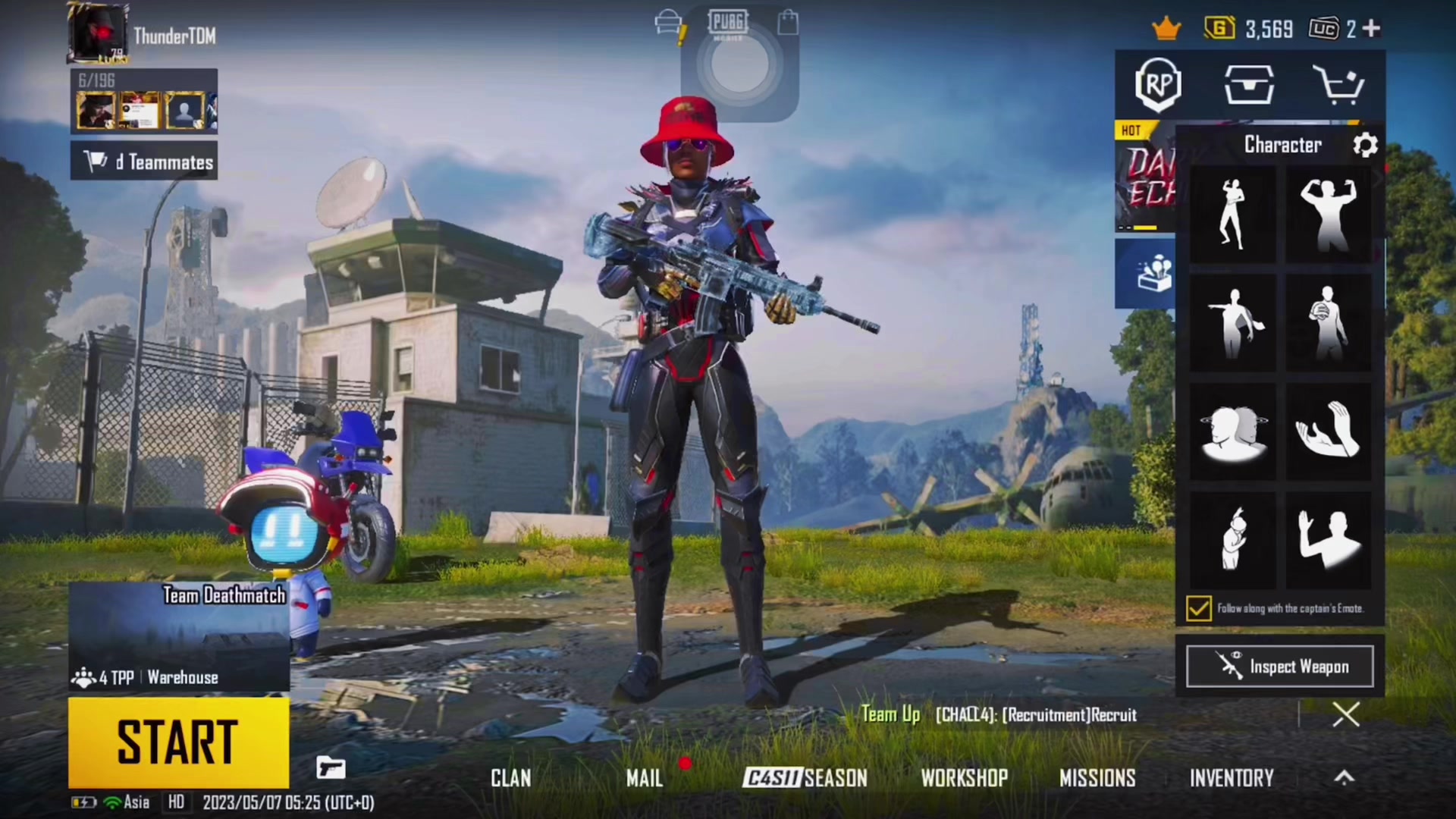Open the shop cart icon
This screenshot has width=1456, height=819.
[x=1340, y=84]
